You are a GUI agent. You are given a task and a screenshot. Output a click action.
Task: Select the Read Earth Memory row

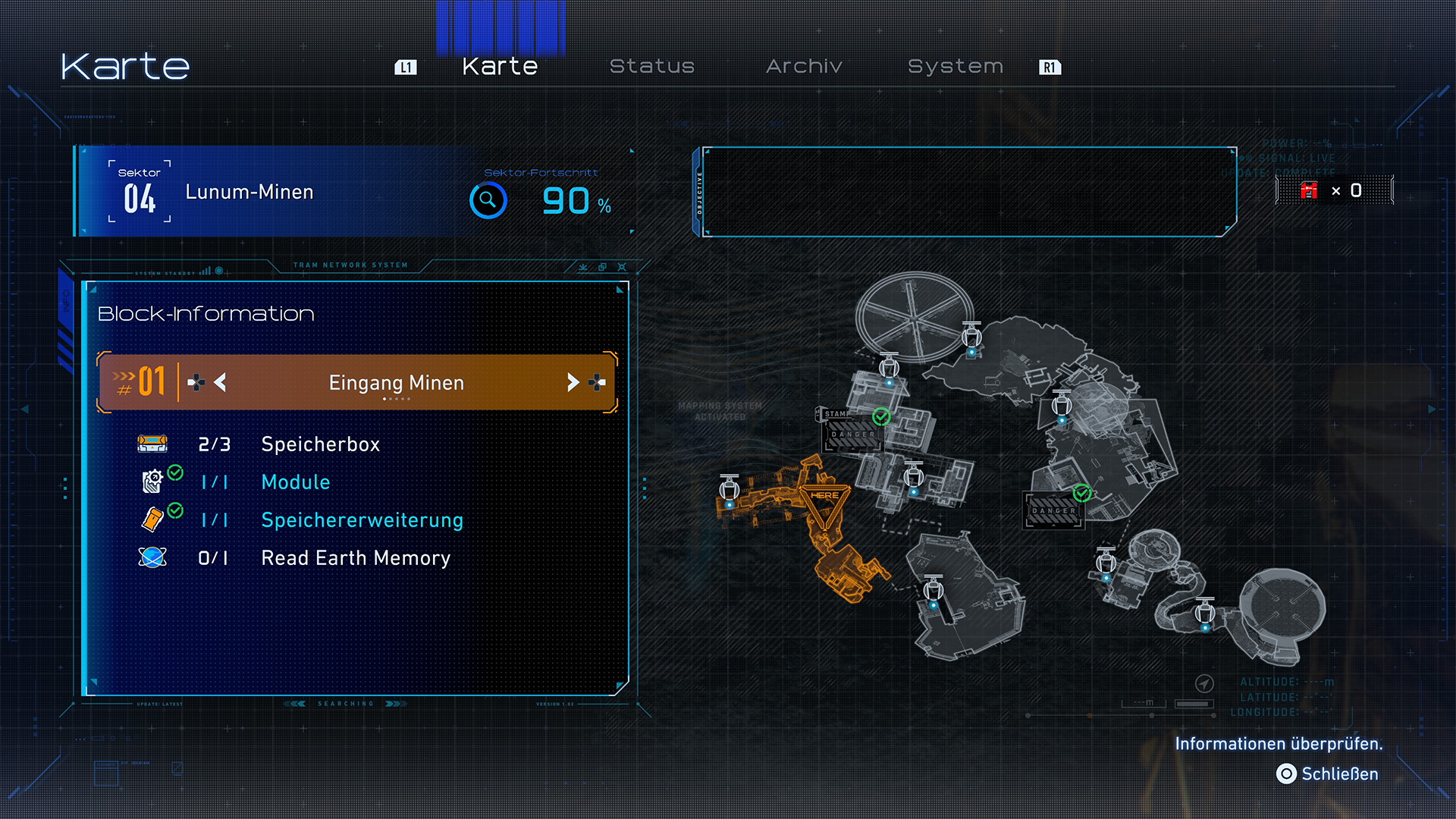[x=355, y=558]
